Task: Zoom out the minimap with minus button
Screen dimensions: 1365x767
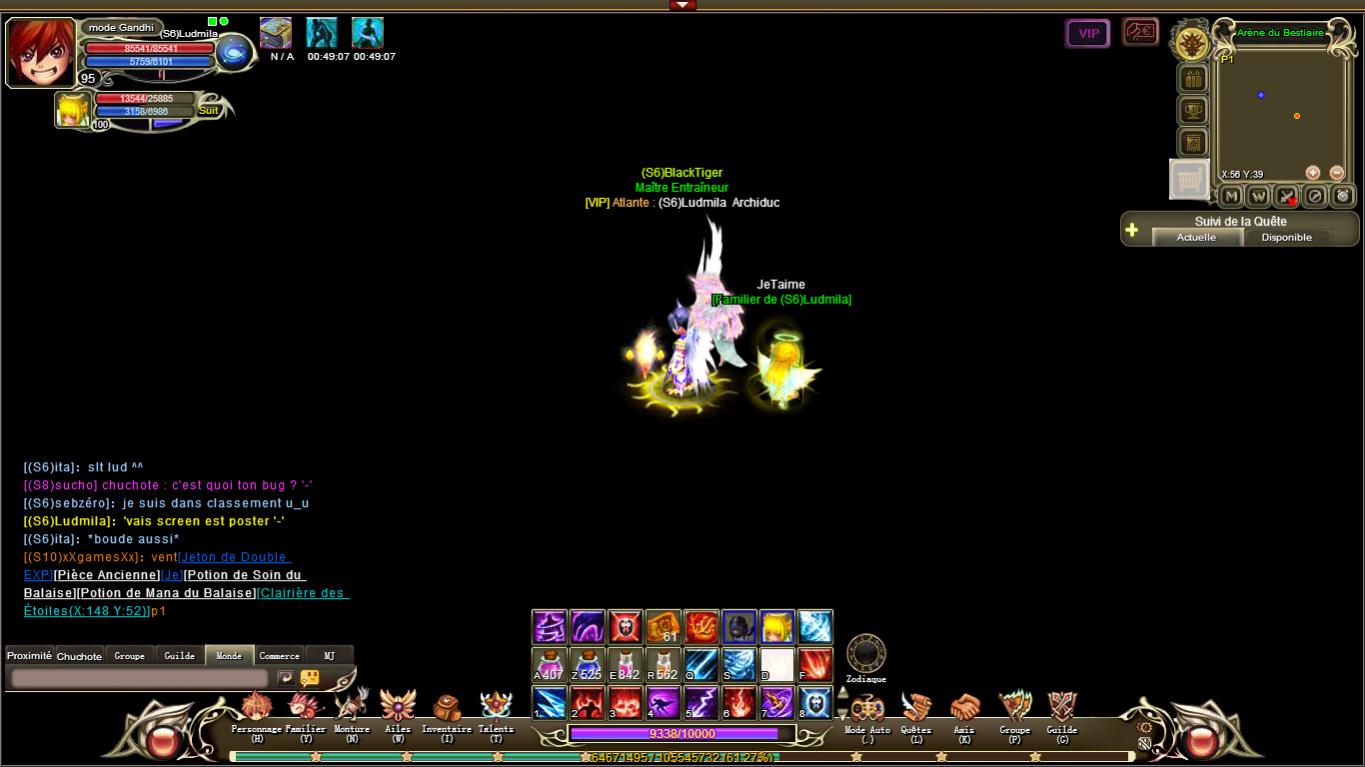Action: pyautogui.click(x=1337, y=173)
